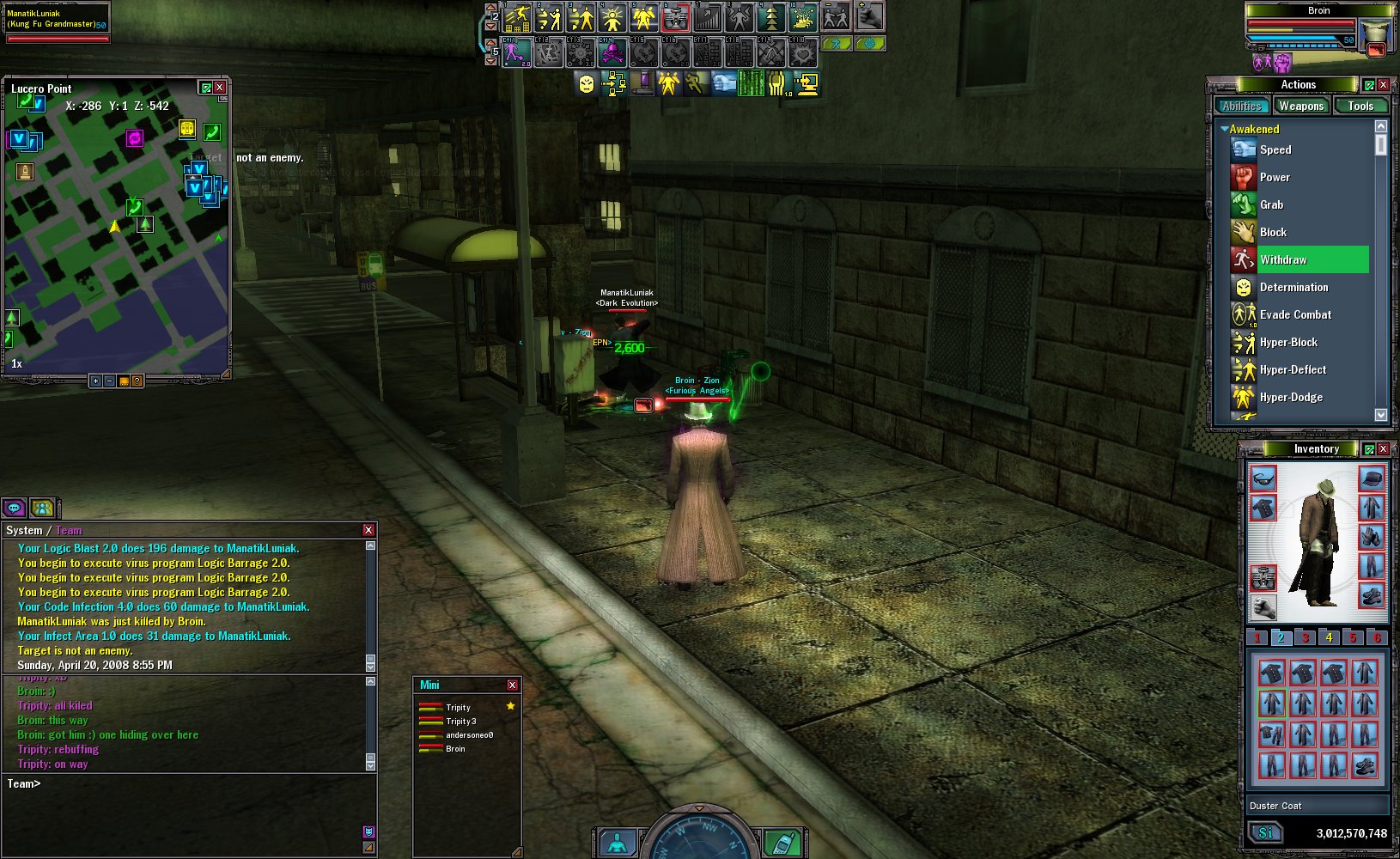The width and height of the screenshot is (1400, 859).
Task: Collapse the Awakened abilities category
Action: point(1225,129)
